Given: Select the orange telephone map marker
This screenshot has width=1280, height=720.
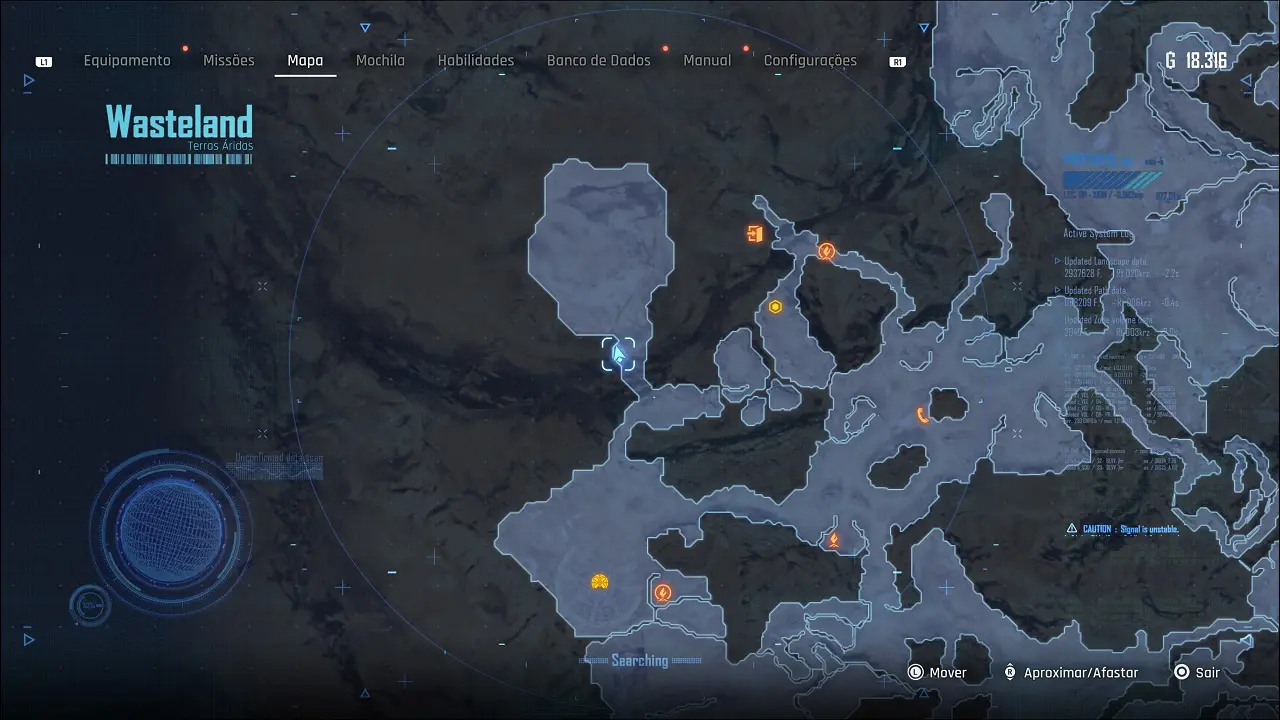Looking at the screenshot, I should [x=922, y=415].
